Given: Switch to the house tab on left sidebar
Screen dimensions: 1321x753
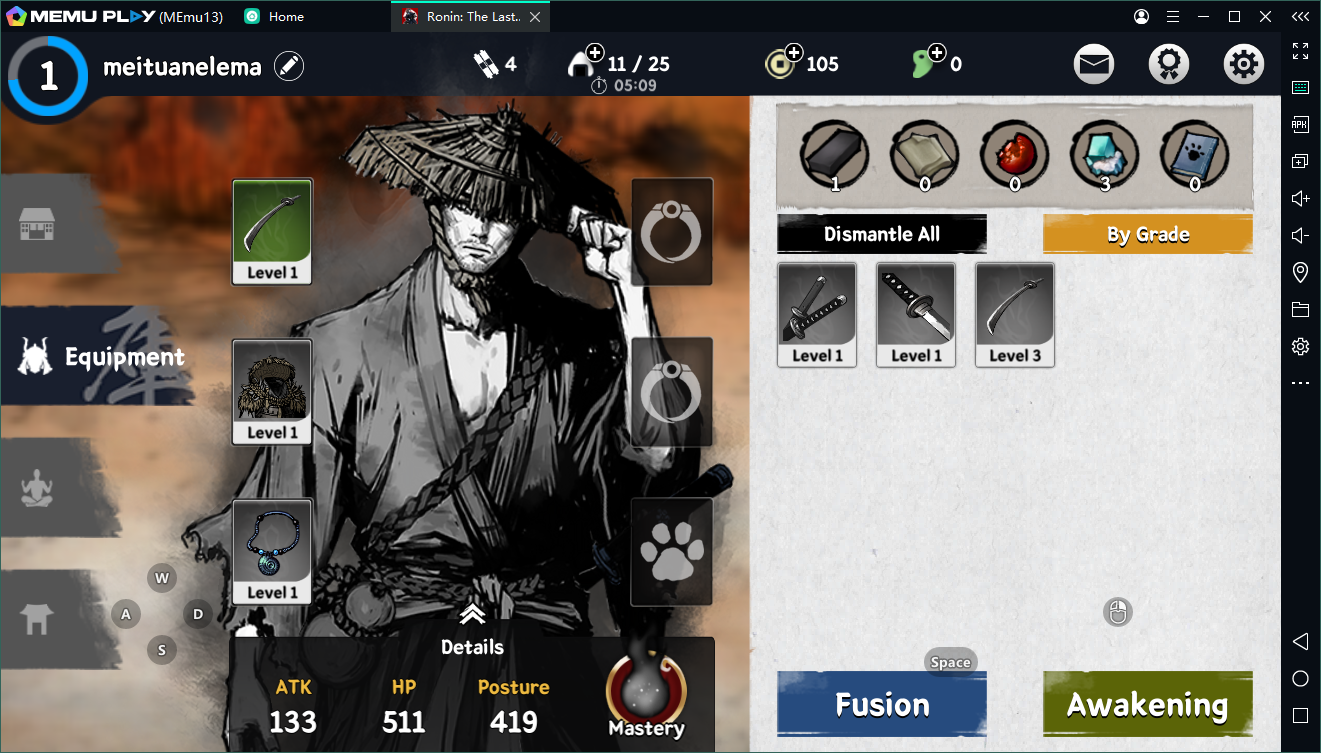Looking at the screenshot, I should click(37, 224).
